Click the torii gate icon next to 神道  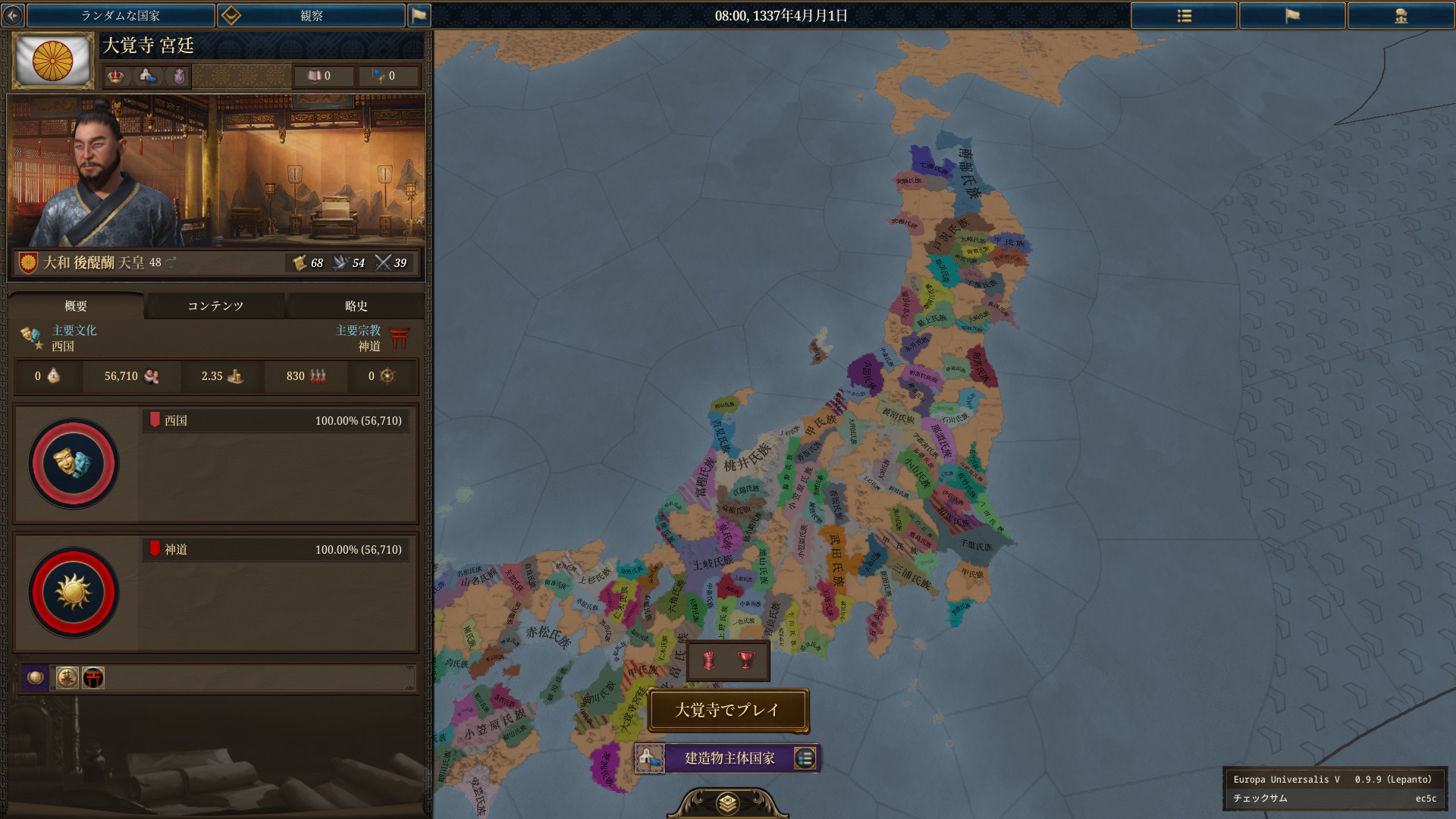coord(400,338)
